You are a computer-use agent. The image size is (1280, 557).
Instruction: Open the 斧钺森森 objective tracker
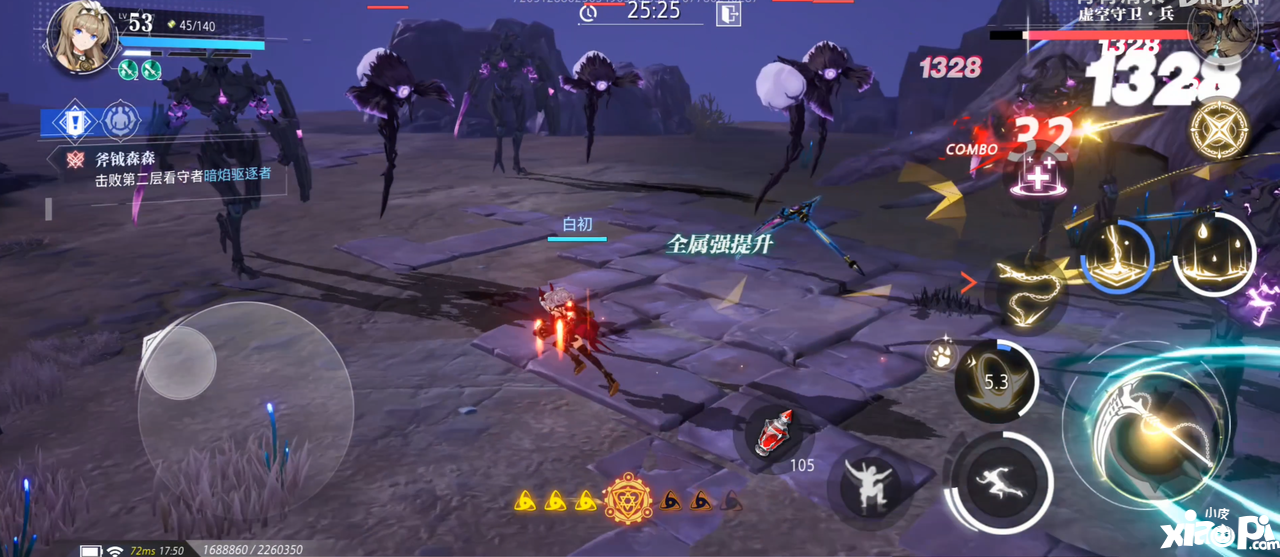(170, 168)
